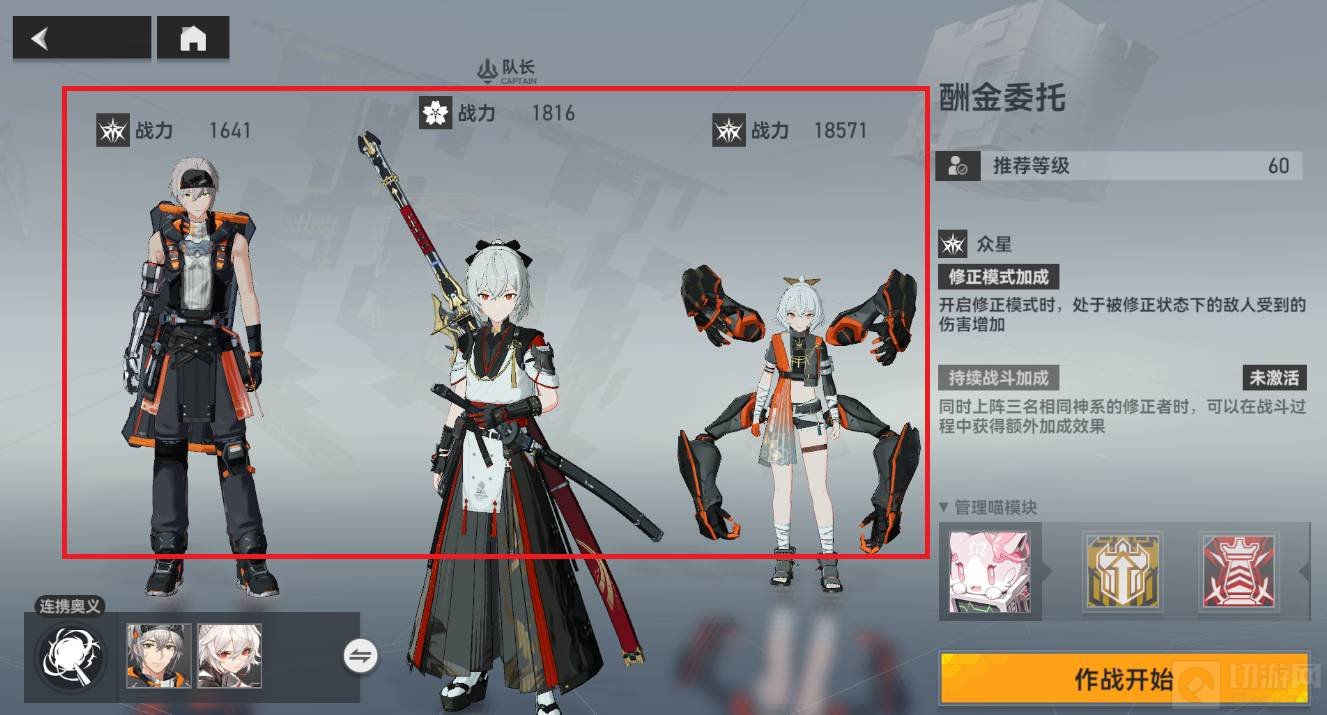Return to the home screen
This screenshot has height=715, width=1327.
click(193, 39)
